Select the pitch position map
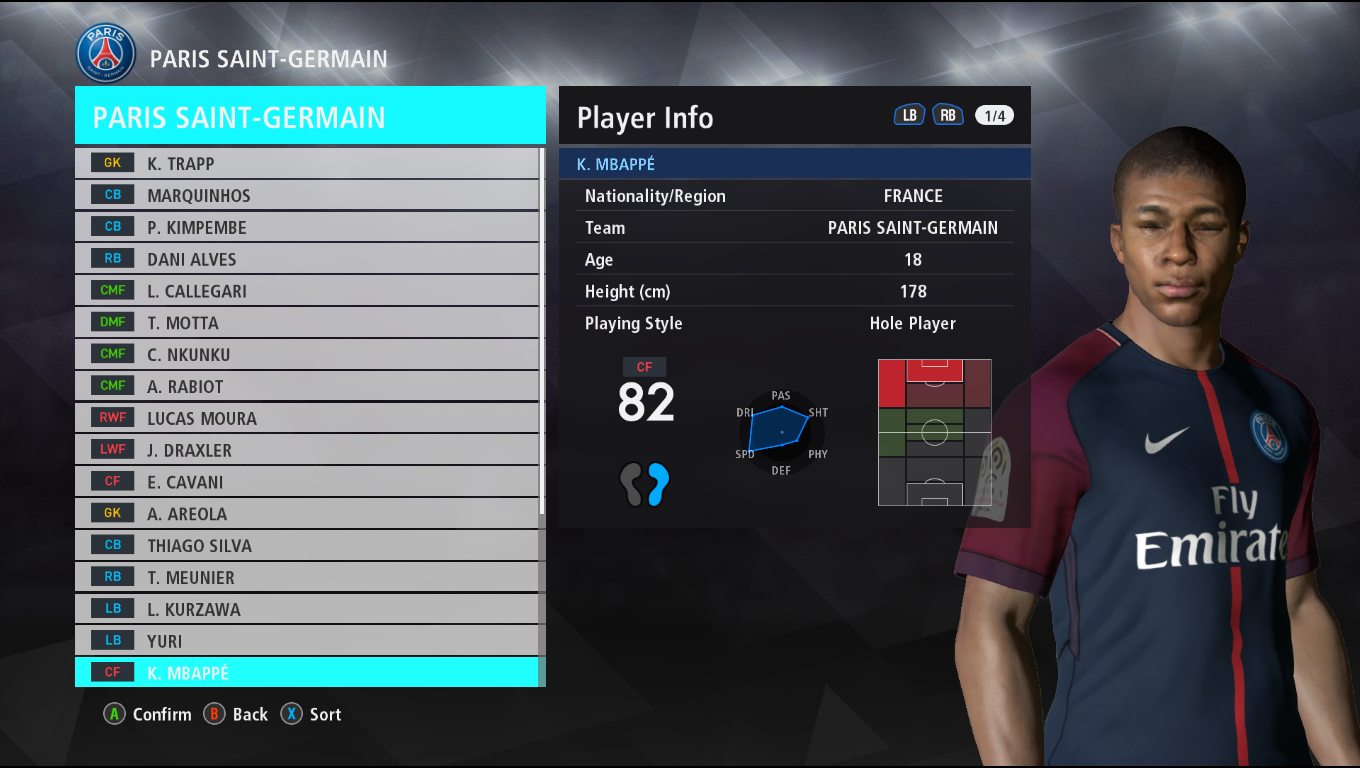The width and height of the screenshot is (1360, 768). [933, 431]
